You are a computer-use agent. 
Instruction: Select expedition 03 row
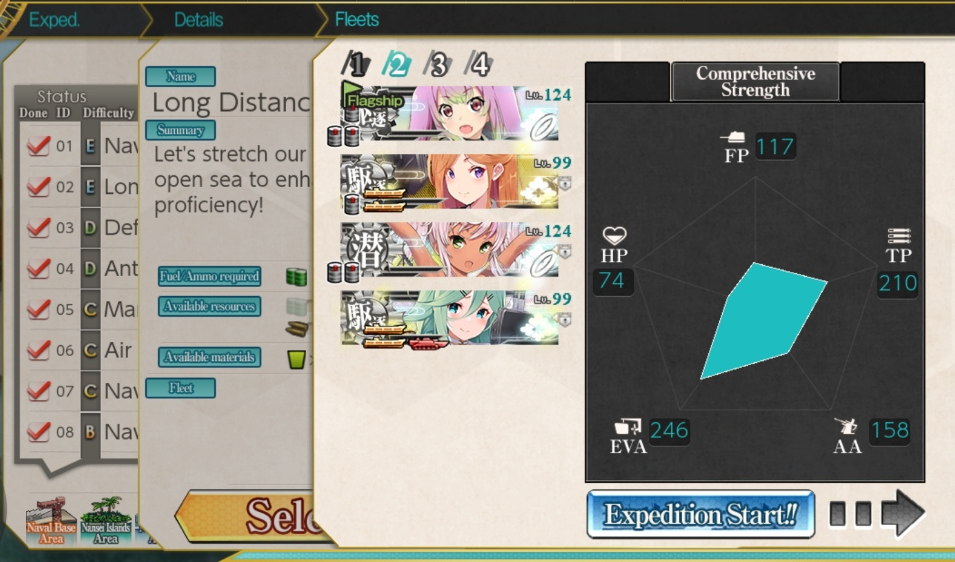pyautogui.click(x=80, y=228)
